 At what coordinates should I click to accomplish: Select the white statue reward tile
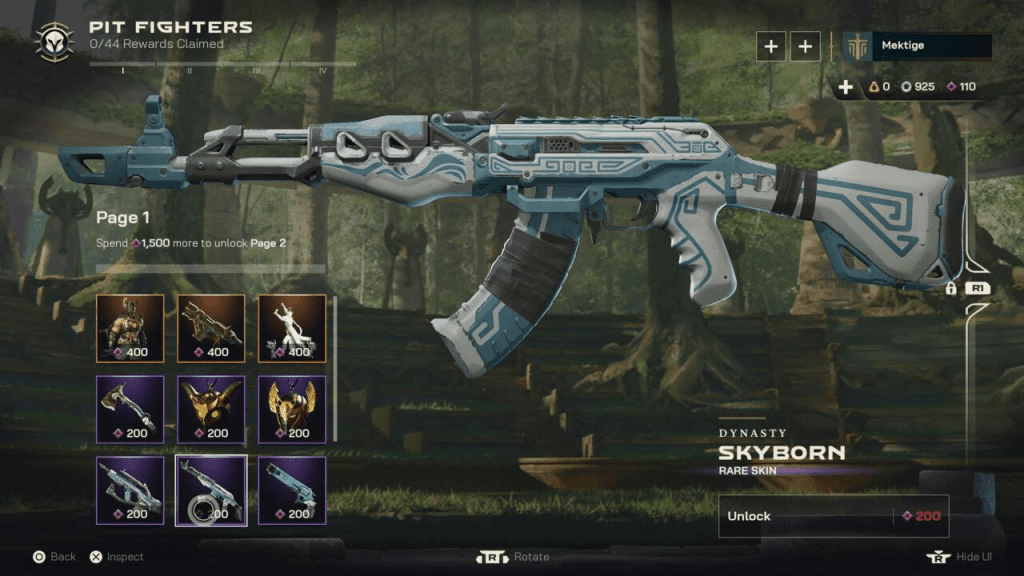pos(292,328)
